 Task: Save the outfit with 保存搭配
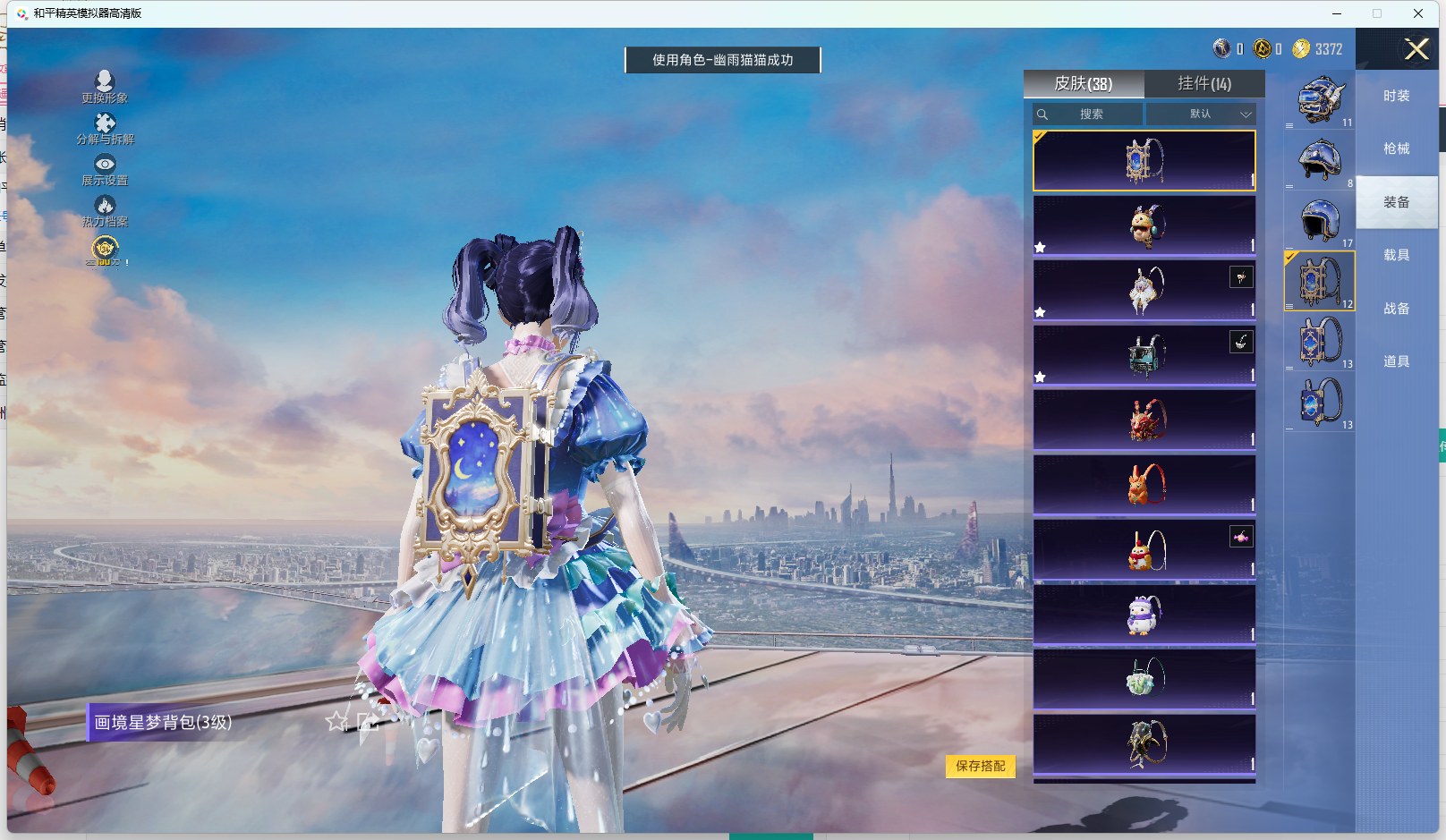981,766
